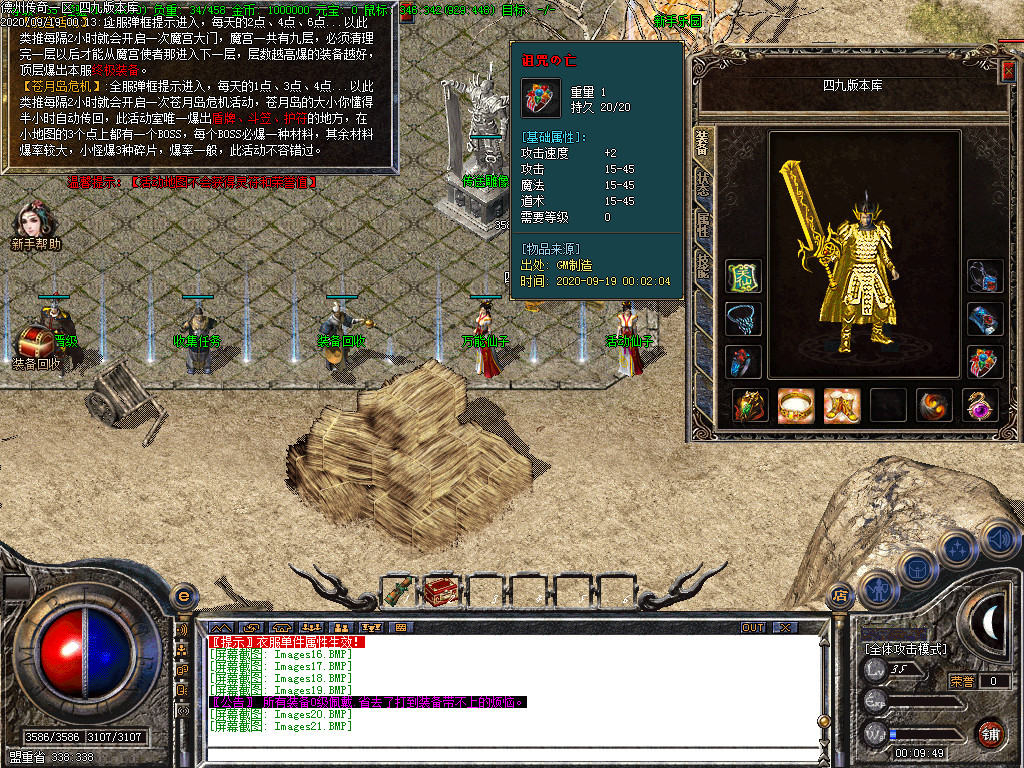
Task: Choose the purple serpent amulet slot
Action: [x=980, y=405]
